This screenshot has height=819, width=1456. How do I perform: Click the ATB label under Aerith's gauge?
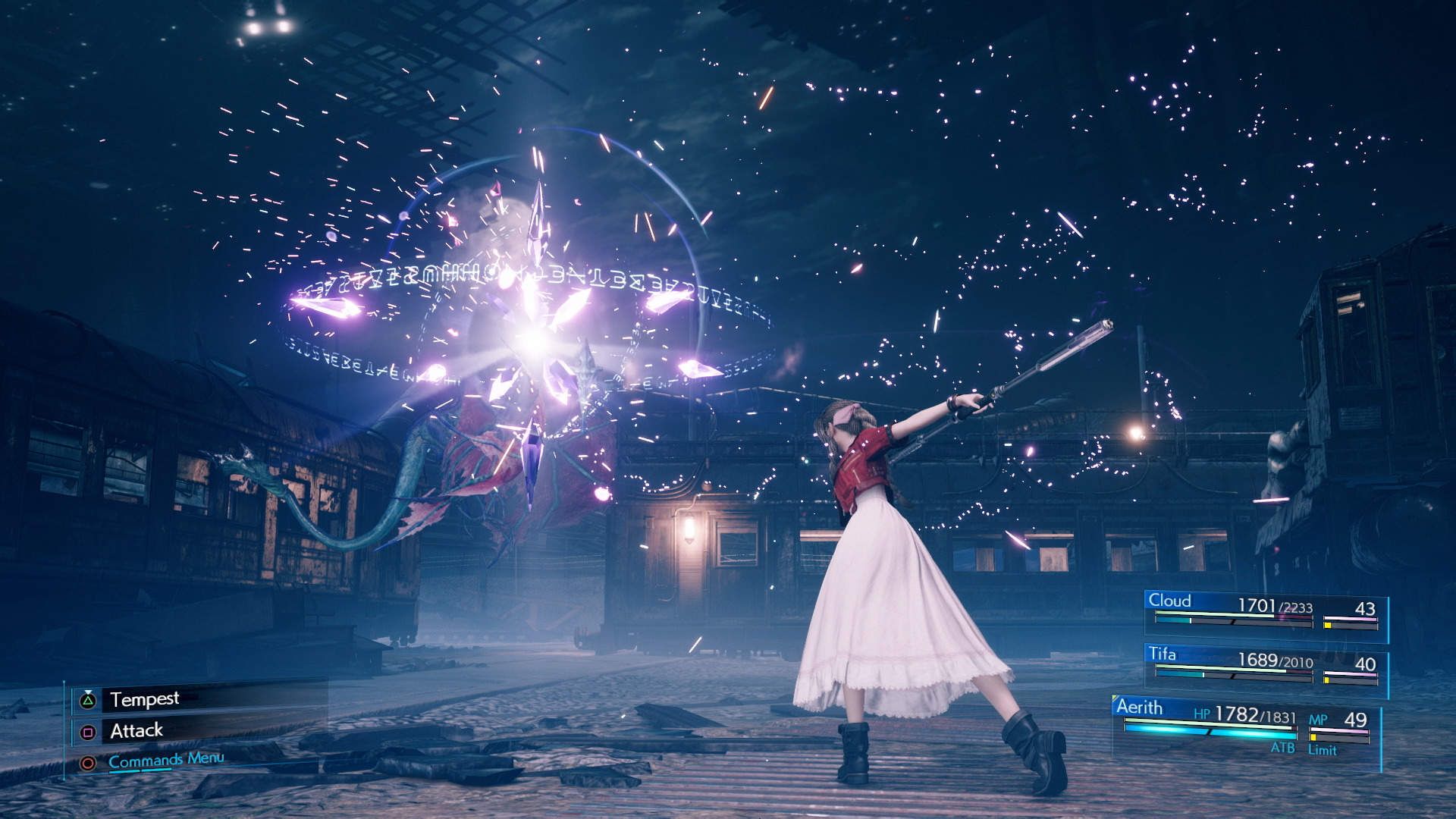pos(1285,747)
